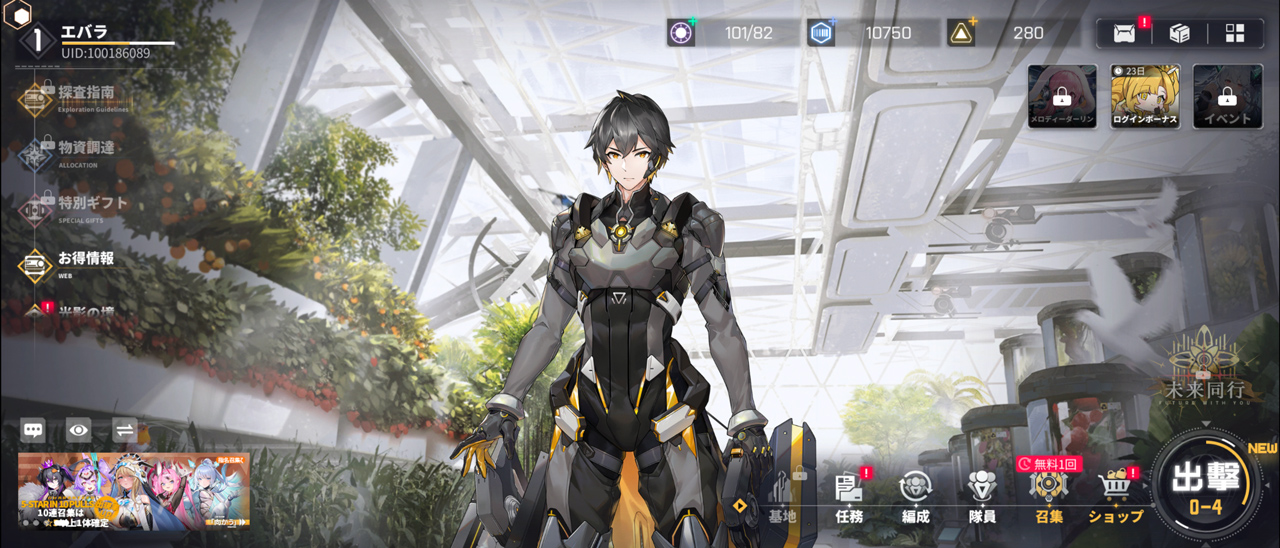Open the 5-star 10-pull summon banner
Viewport: 1280px width, 548px height.
click(x=133, y=491)
